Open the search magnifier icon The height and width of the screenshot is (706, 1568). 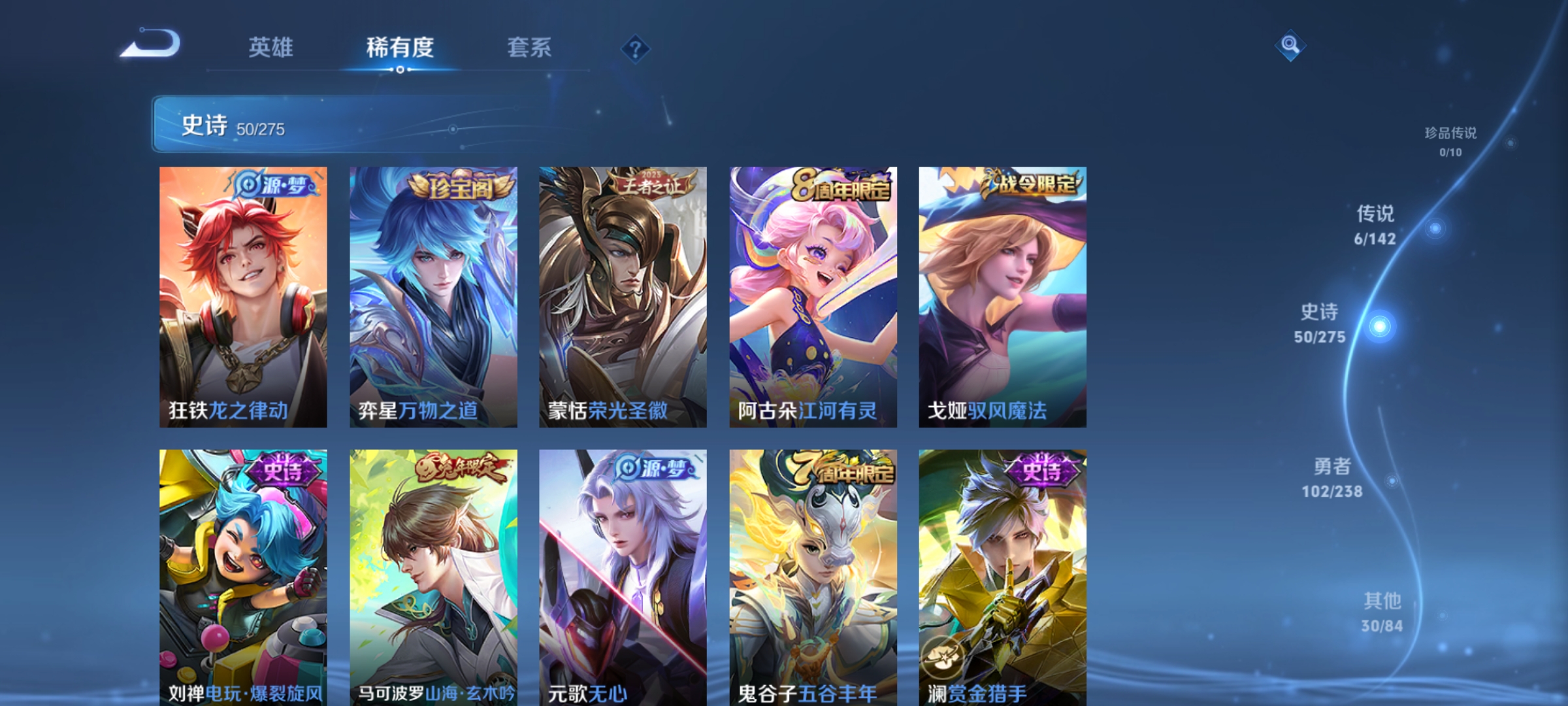pos(1290,44)
